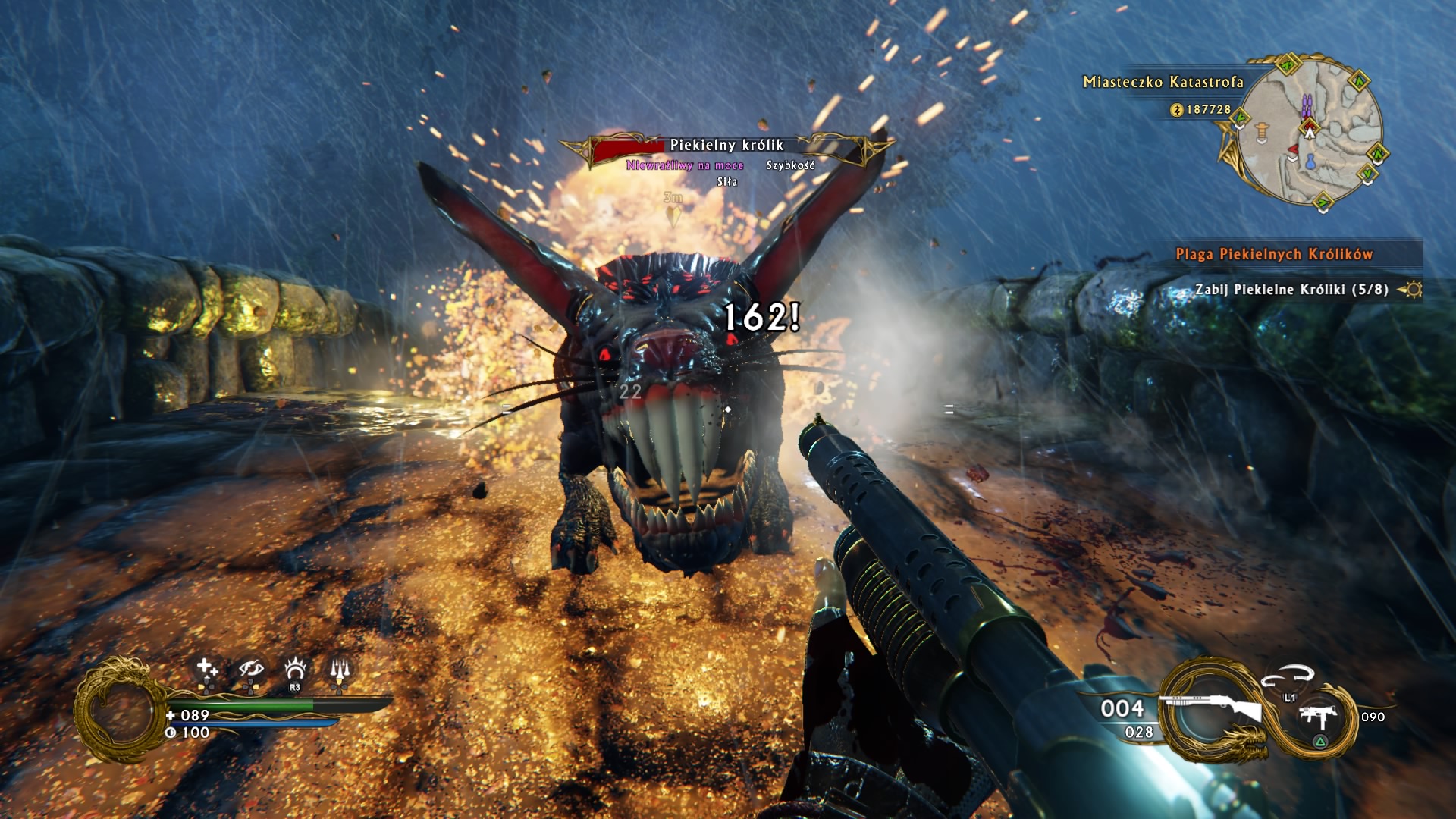1456x819 pixels.
Task: Switch to the submachine gun icon
Action: click(1318, 717)
